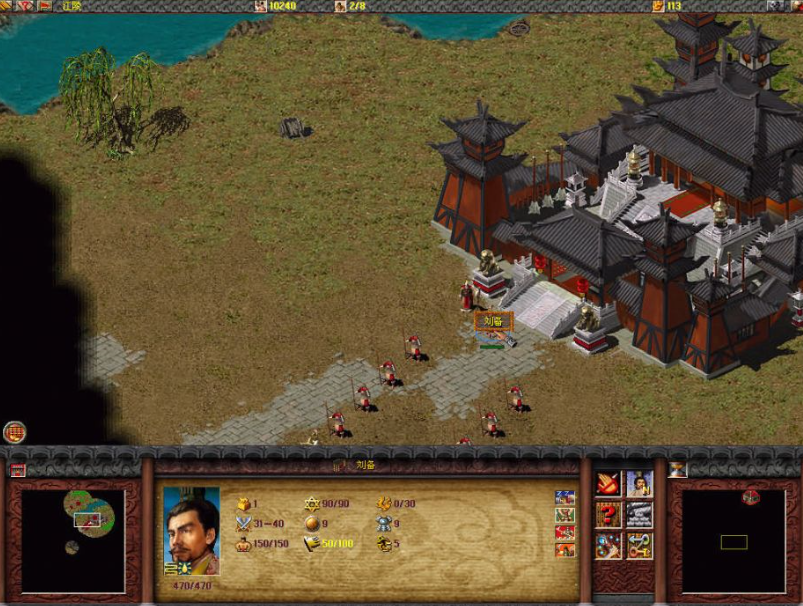Select the orange skill icon at bottom of status column
This screenshot has width=803, height=606.
coord(565,550)
